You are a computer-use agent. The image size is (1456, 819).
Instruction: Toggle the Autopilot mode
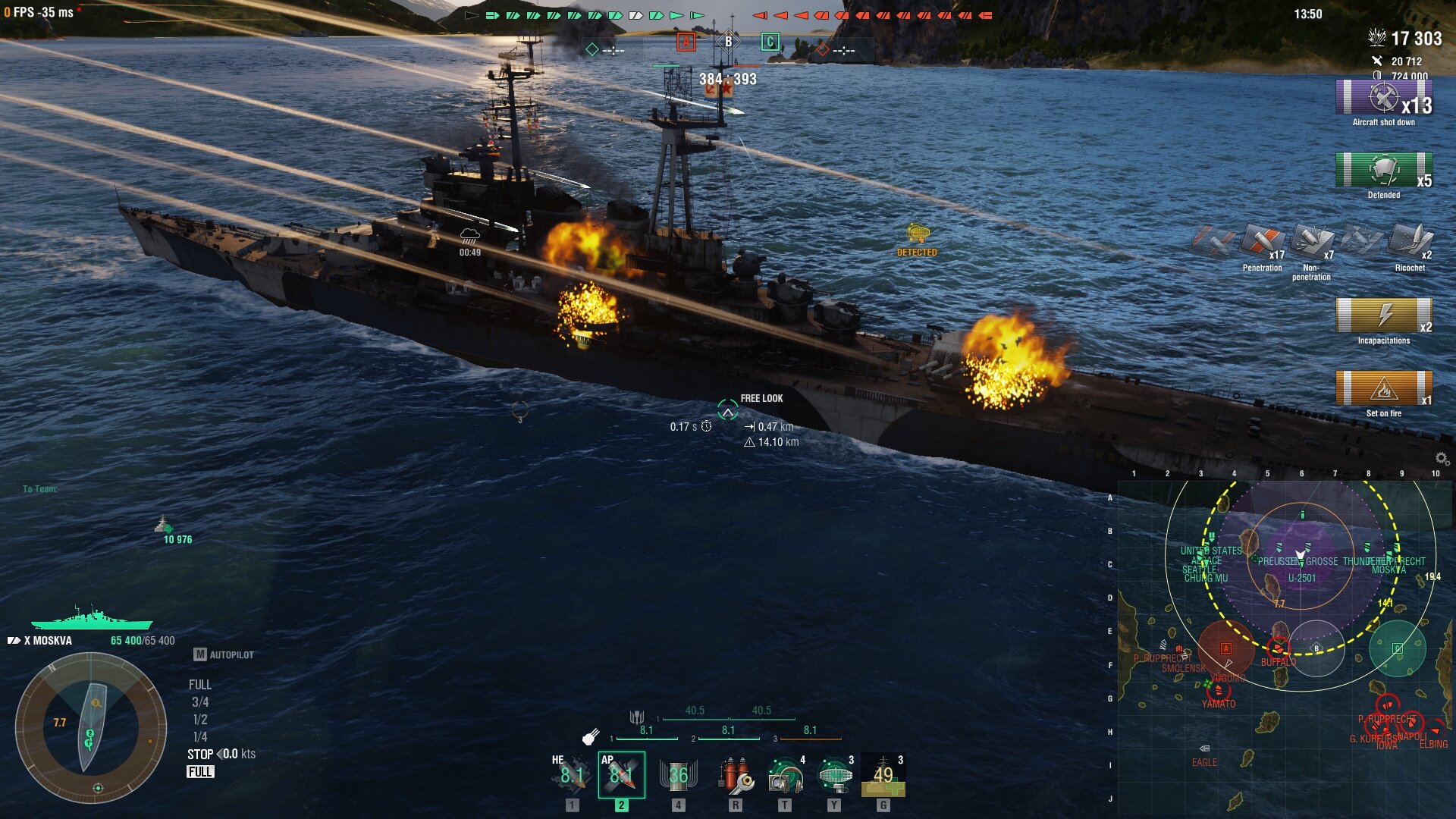tap(224, 654)
